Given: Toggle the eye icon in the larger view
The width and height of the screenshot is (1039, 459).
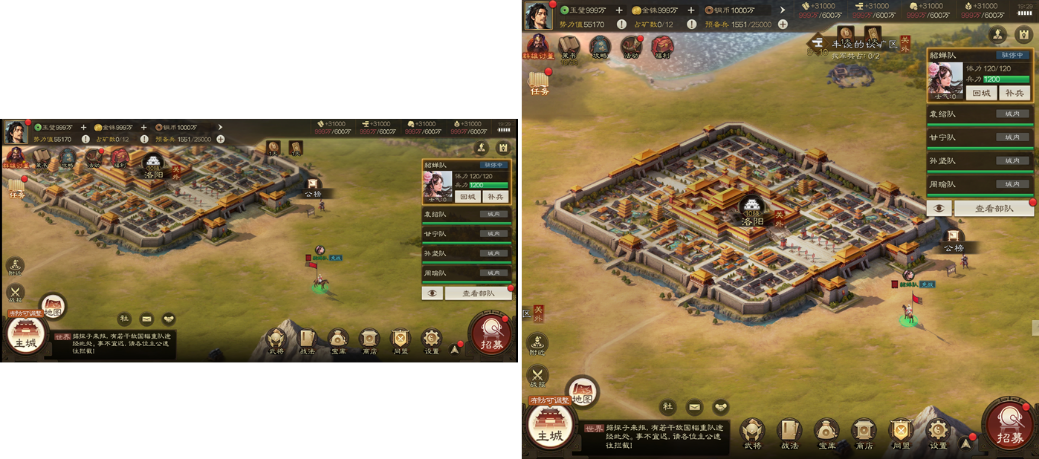Looking at the screenshot, I should pos(939,209).
